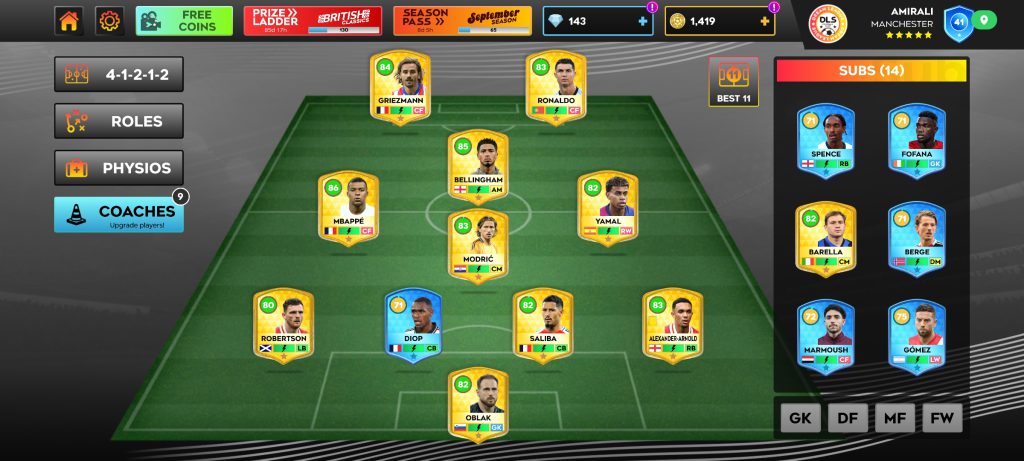Filter substitutes by FW

[941, 419]
